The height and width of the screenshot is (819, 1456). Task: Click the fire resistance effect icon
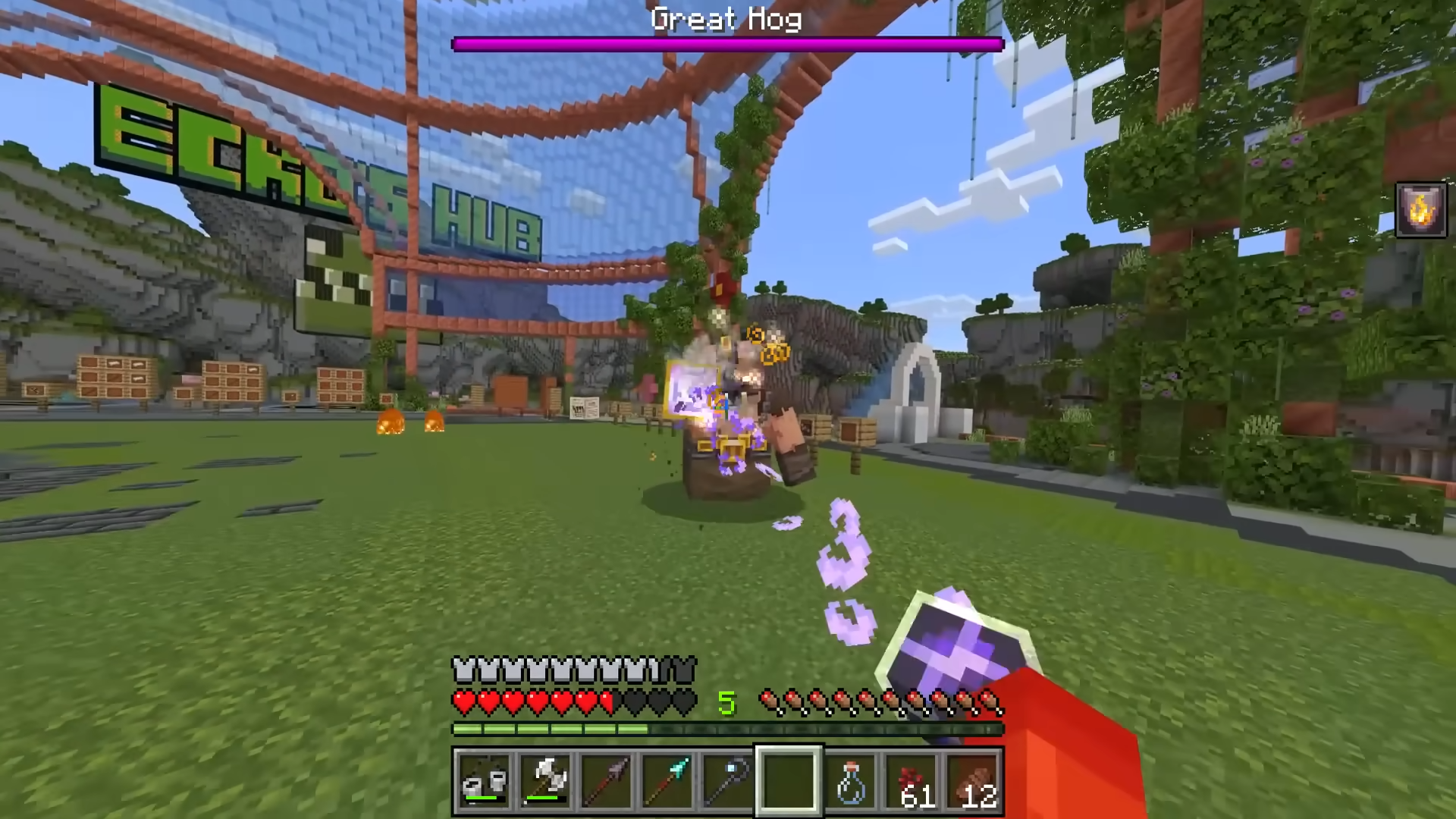click(1421, 210)
